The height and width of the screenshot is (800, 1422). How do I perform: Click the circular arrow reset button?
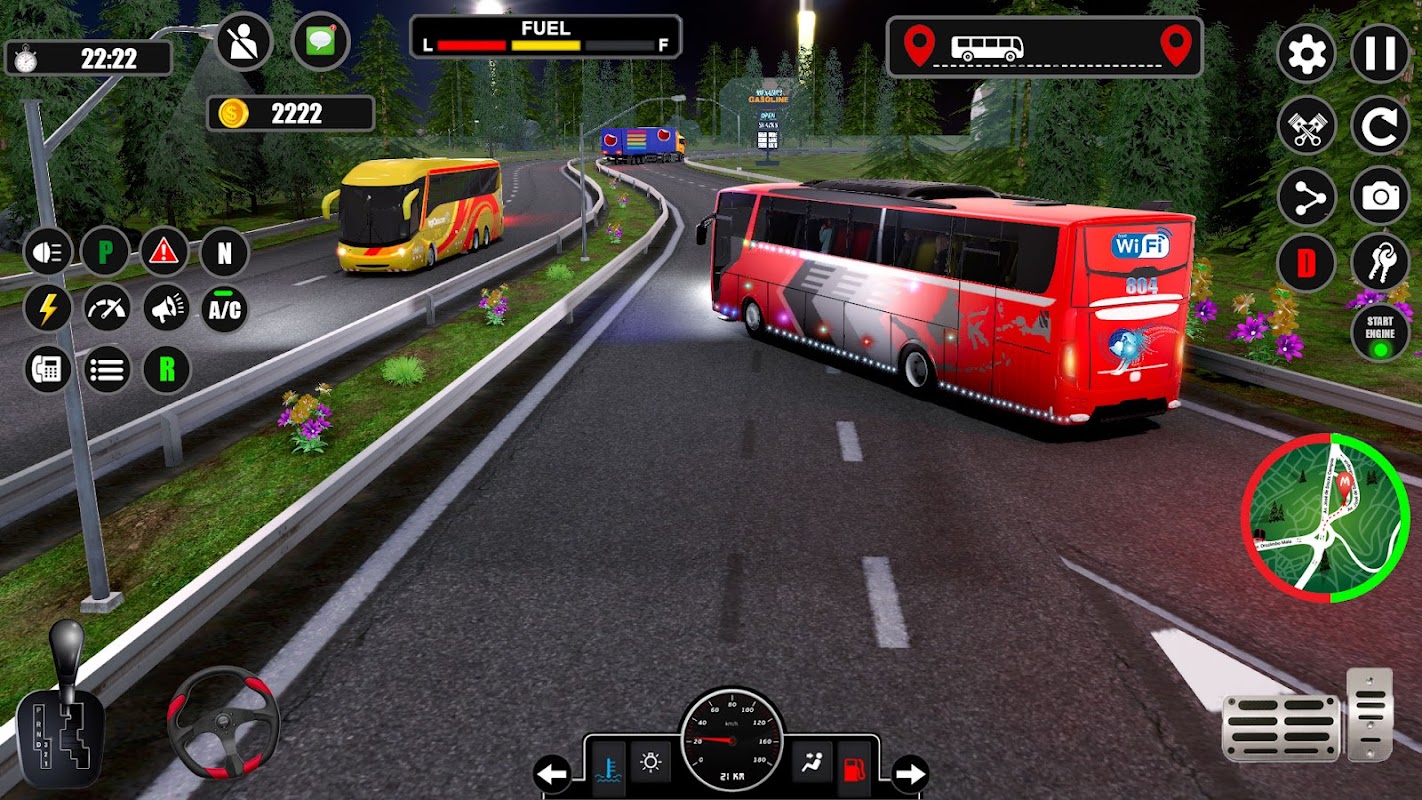click(1380, 126)
